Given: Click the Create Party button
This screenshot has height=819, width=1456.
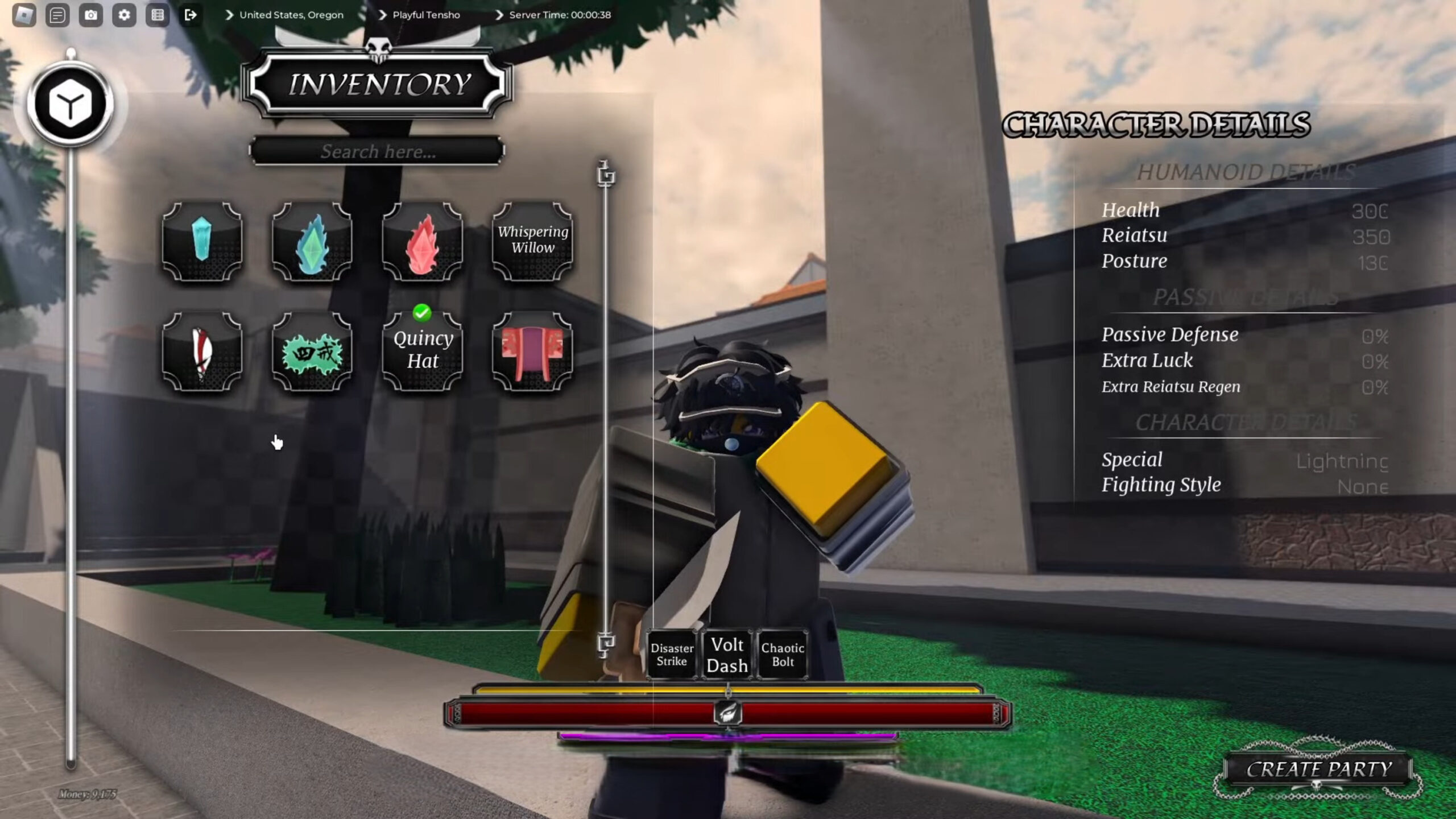Looking at the screenshot, I should [1318, 770].
